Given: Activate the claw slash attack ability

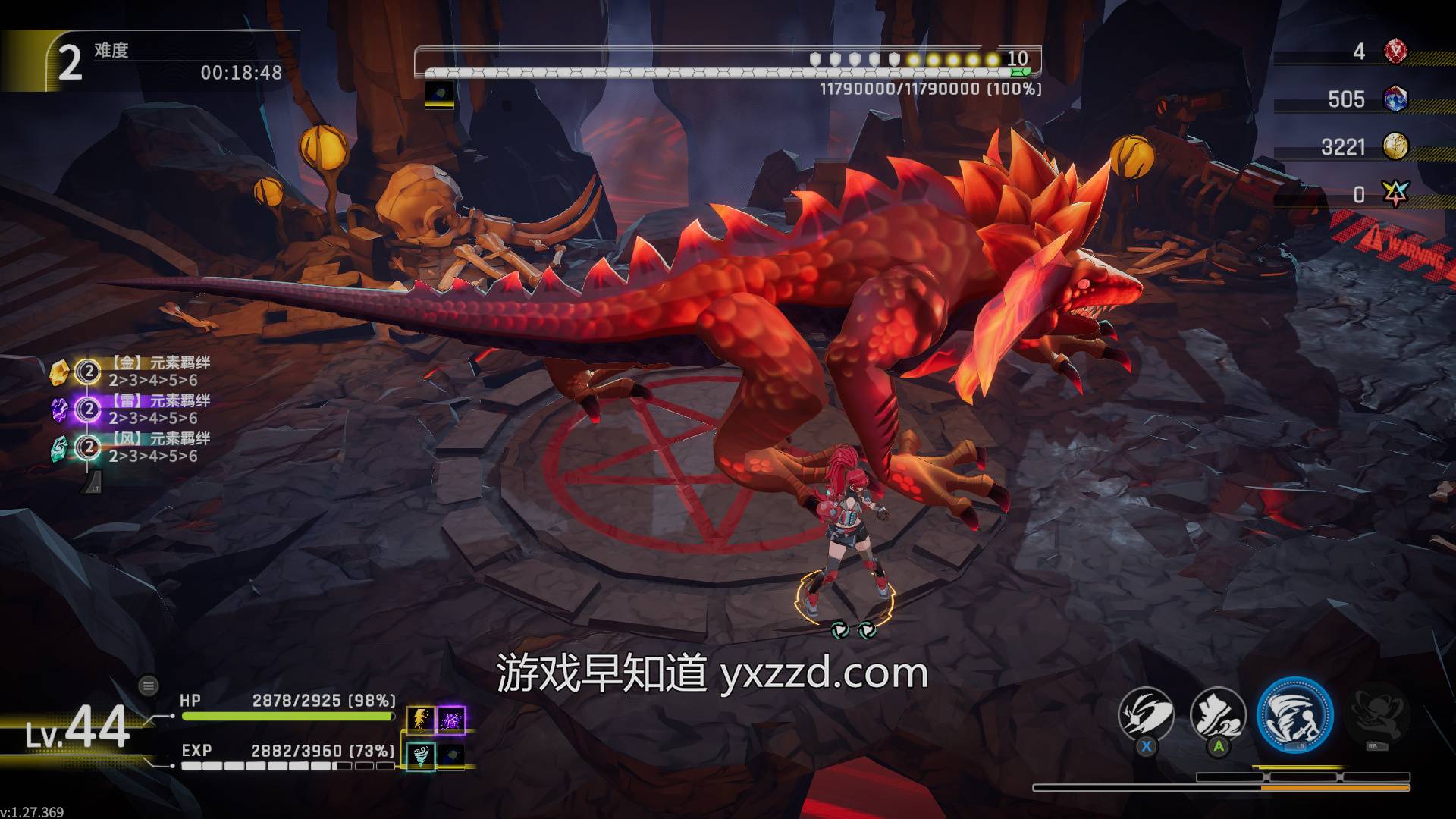Looking at the screenshot, I should [1146, 715].
